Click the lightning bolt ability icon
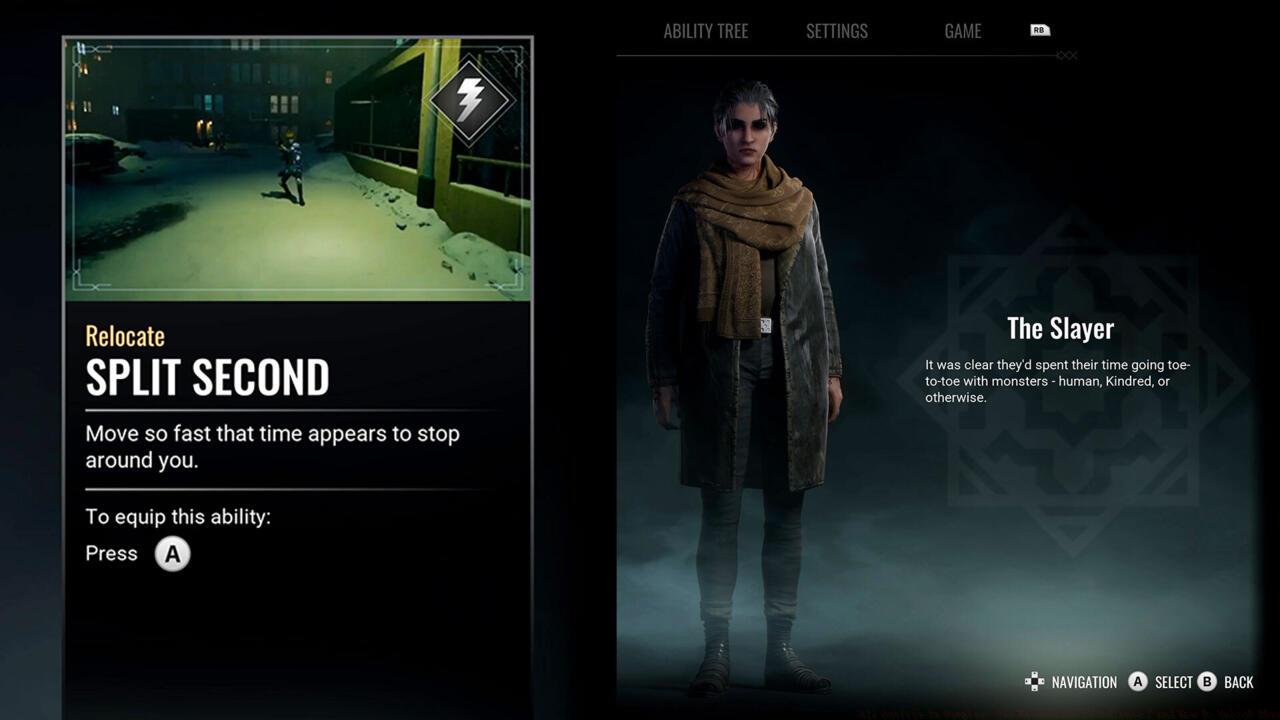The height and width of the screenshot is (720, 1280). click(470, 99)
